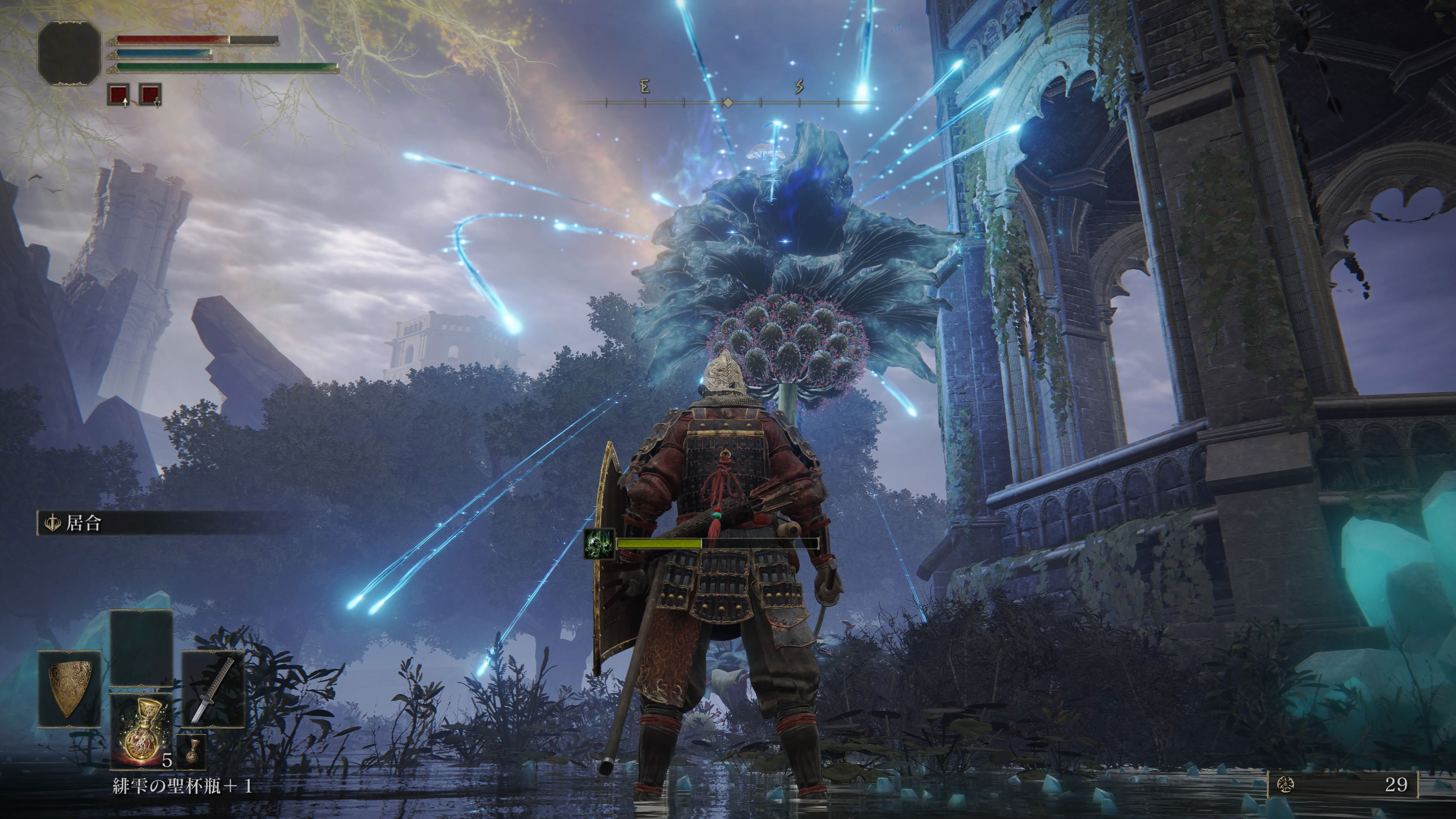Click the red debuff icon with down arrow
This screenshot has height=819, width=1456.
[x=151, y=95]
